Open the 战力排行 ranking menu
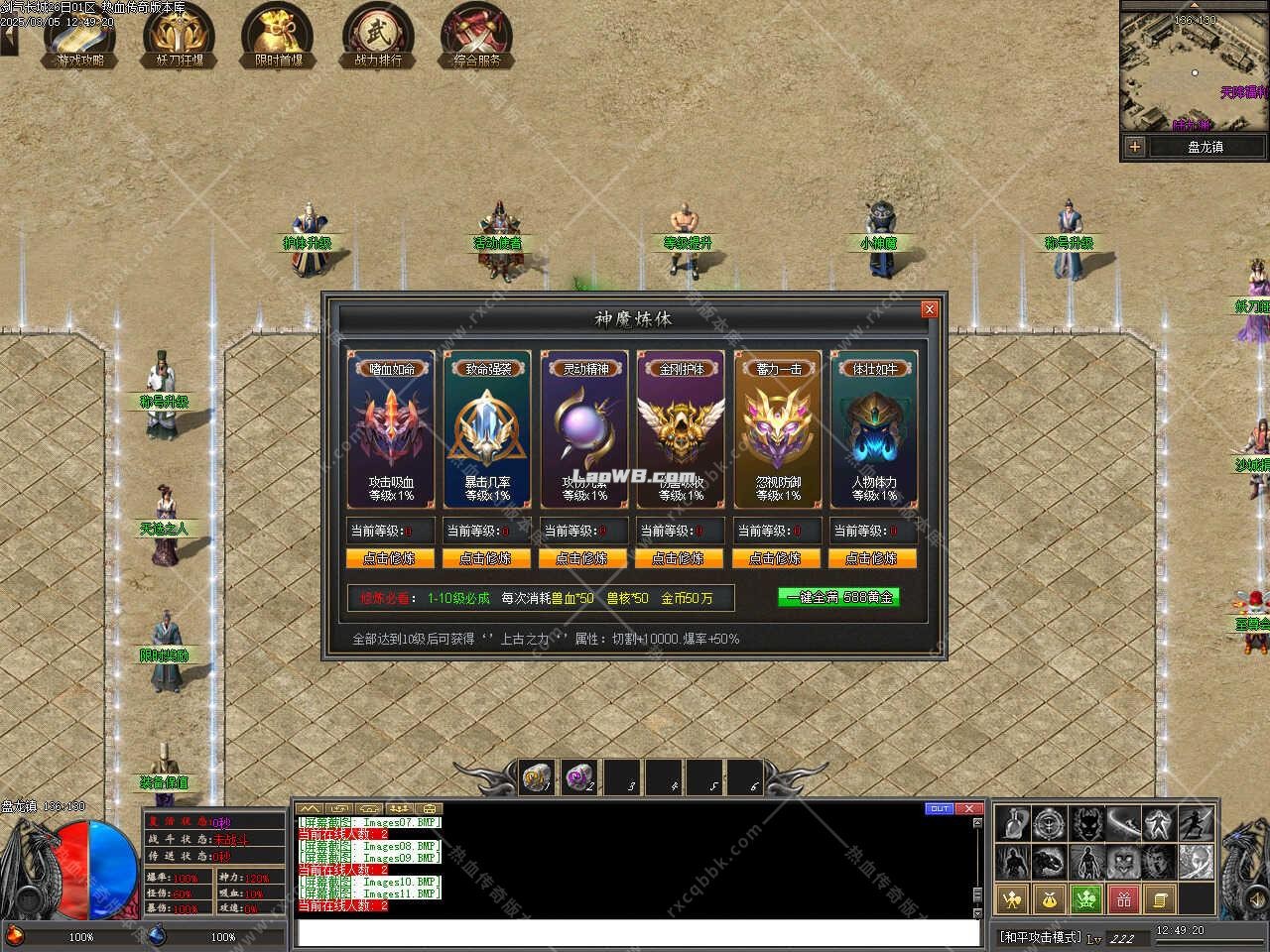Image resolution: width=1270 pixels, height=952 pixels. pos(378,36)
